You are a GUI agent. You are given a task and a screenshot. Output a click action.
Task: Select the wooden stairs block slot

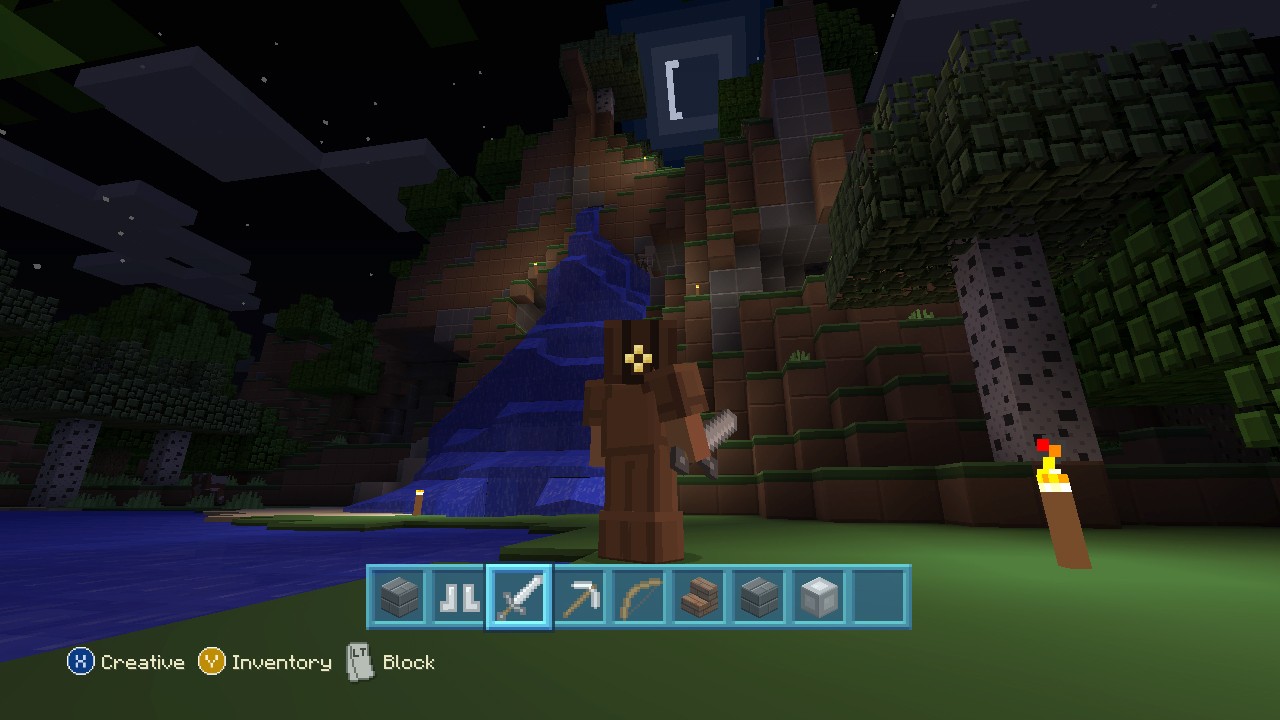coord(699,598)
